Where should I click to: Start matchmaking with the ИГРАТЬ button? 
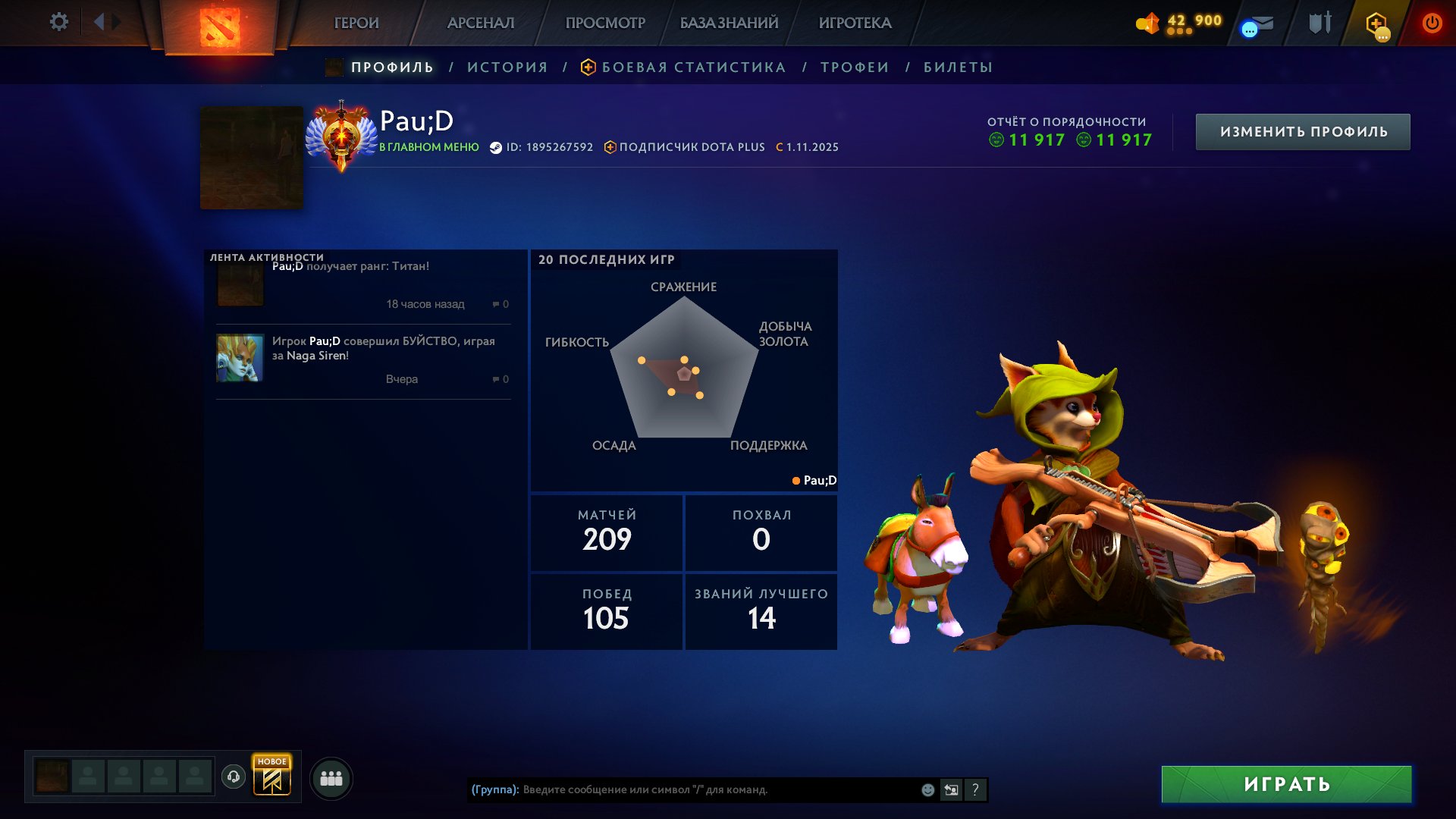[1286, 784]
